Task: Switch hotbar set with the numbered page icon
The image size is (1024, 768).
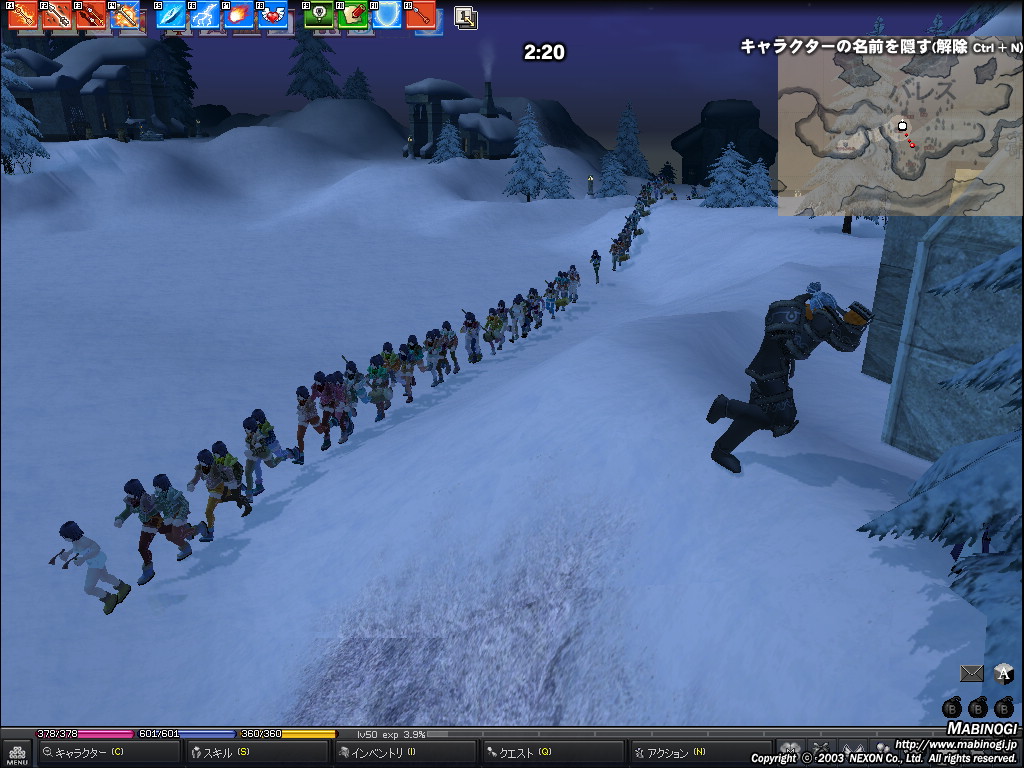Action: (465, 16)
